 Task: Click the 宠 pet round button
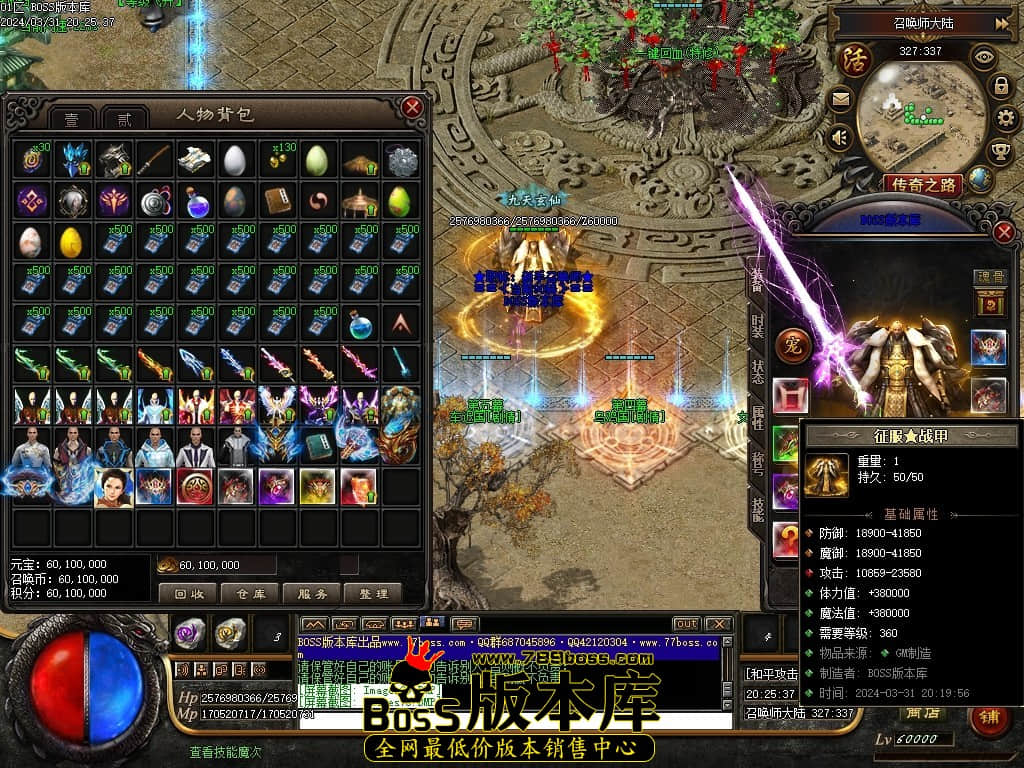793,343
